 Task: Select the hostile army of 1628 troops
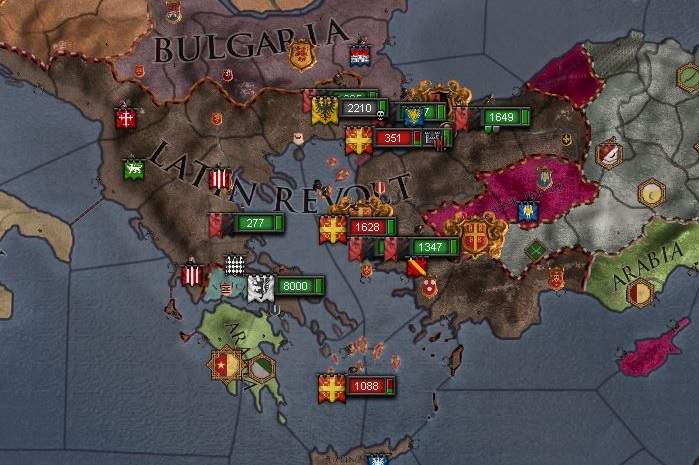pyautogui.click(x=368, y=227)
